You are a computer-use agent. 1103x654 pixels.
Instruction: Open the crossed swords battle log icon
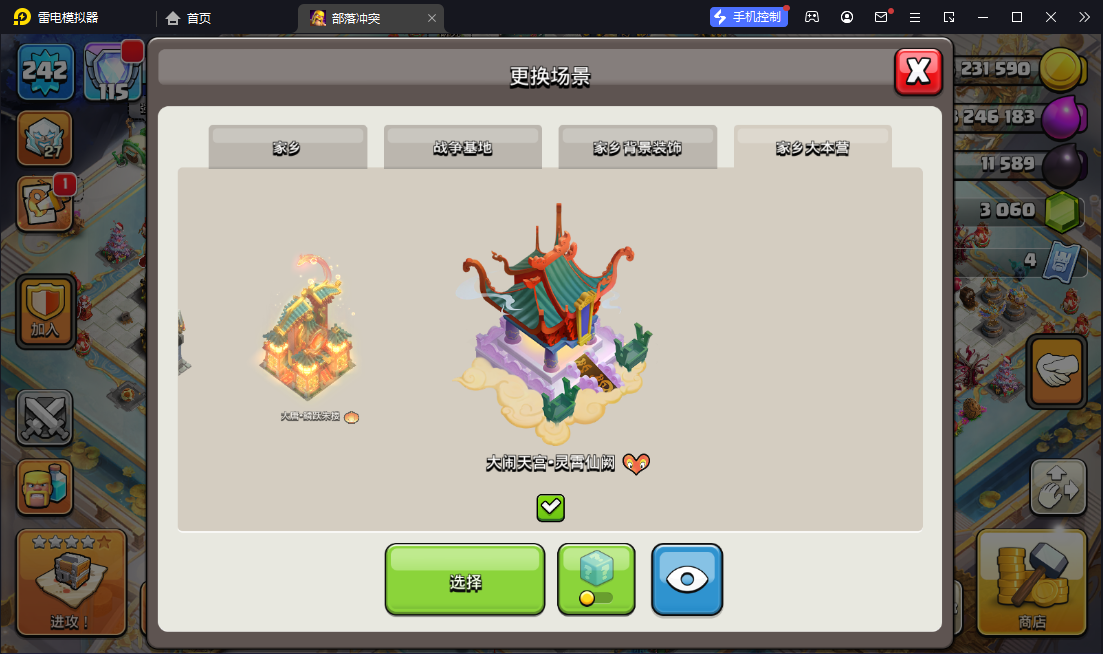[45, 417]
